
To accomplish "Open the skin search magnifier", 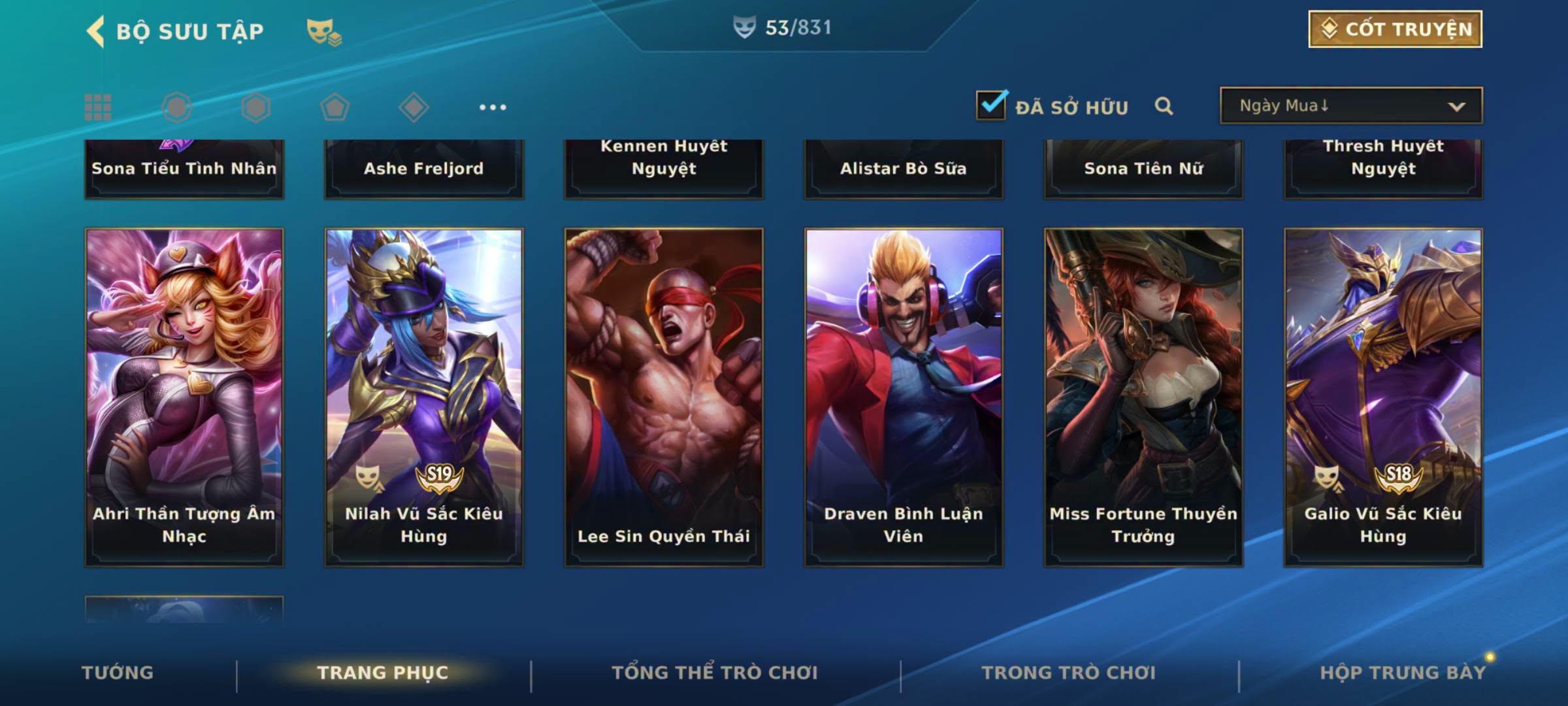I will tap(1164, 106).
